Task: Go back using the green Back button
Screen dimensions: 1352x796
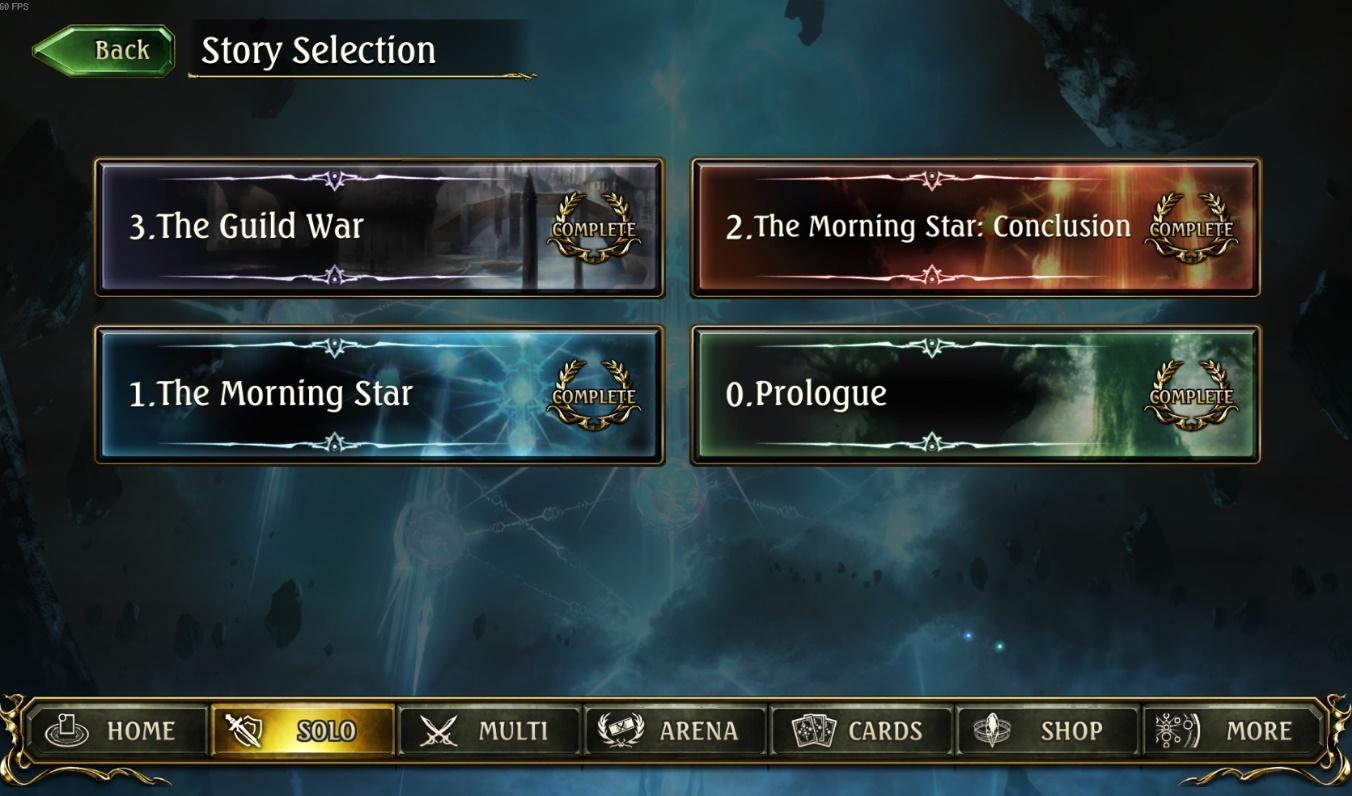Action: [x=105, y=50]
